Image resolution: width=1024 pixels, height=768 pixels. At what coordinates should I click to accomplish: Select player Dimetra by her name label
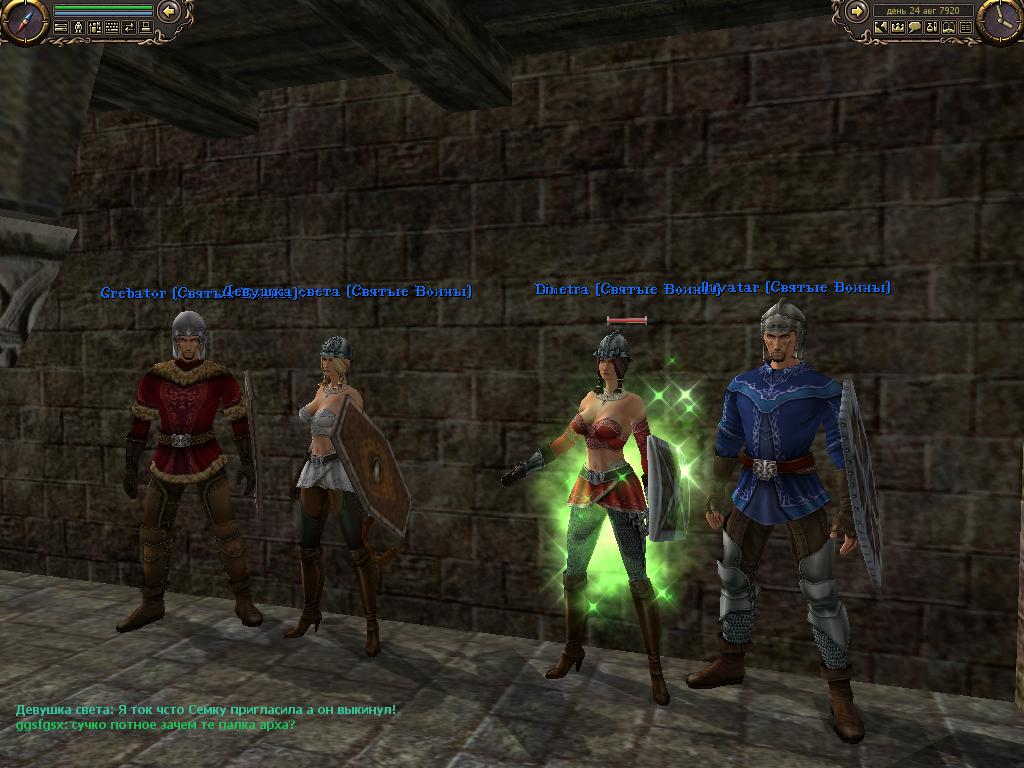click(563, 289)
